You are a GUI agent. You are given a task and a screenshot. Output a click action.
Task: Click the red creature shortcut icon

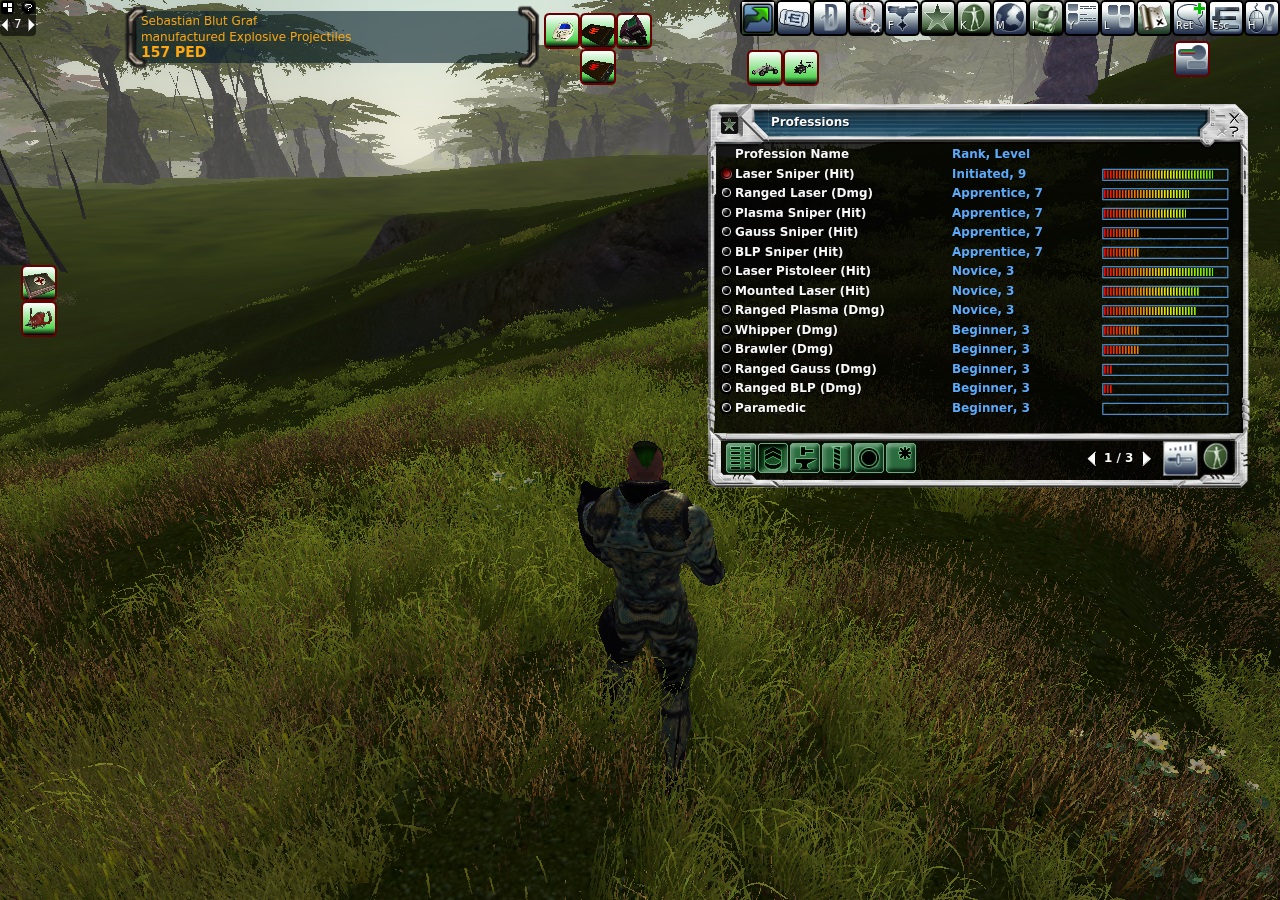[39, 318]
